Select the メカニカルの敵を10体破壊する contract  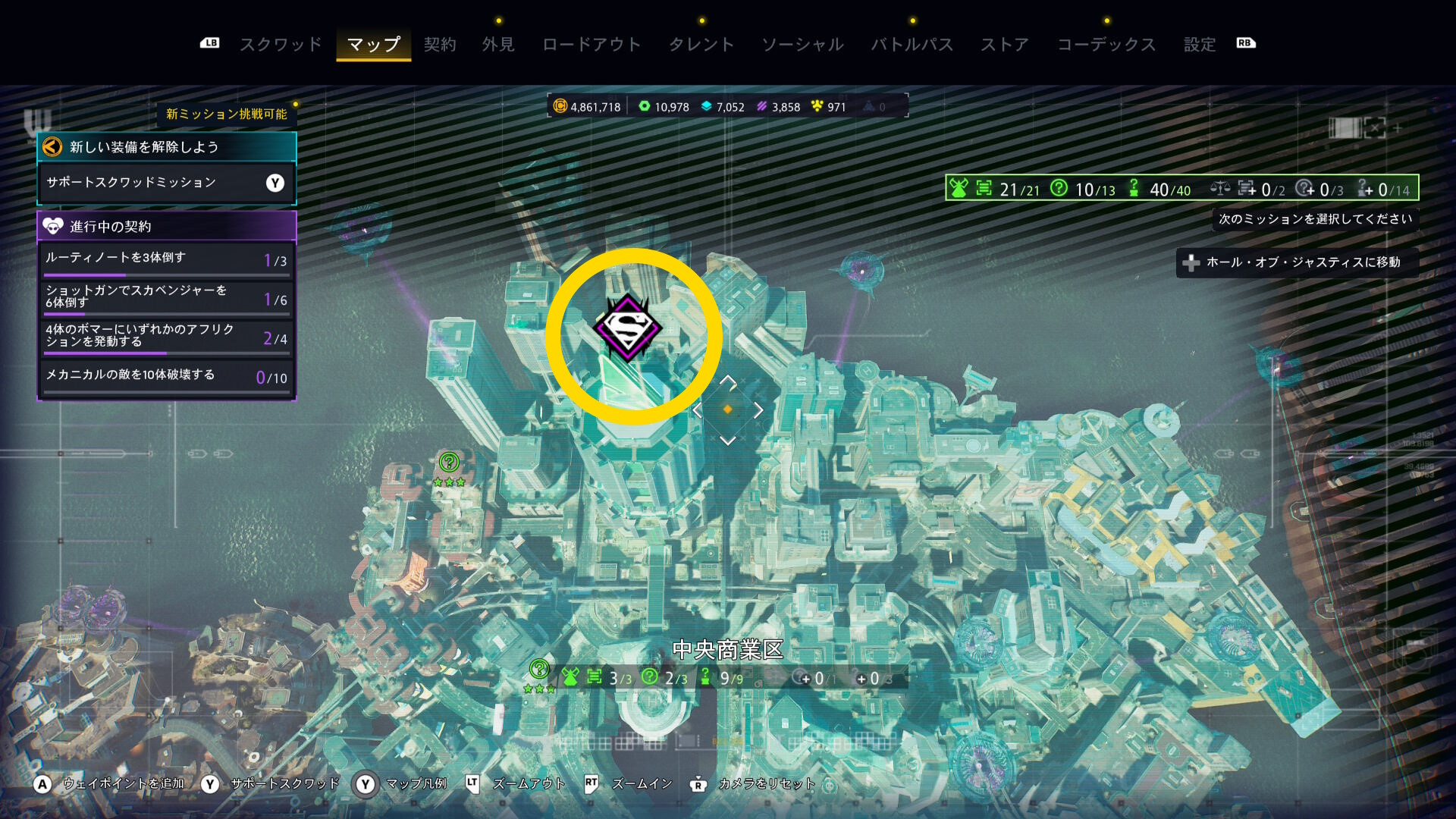point(167,376)
